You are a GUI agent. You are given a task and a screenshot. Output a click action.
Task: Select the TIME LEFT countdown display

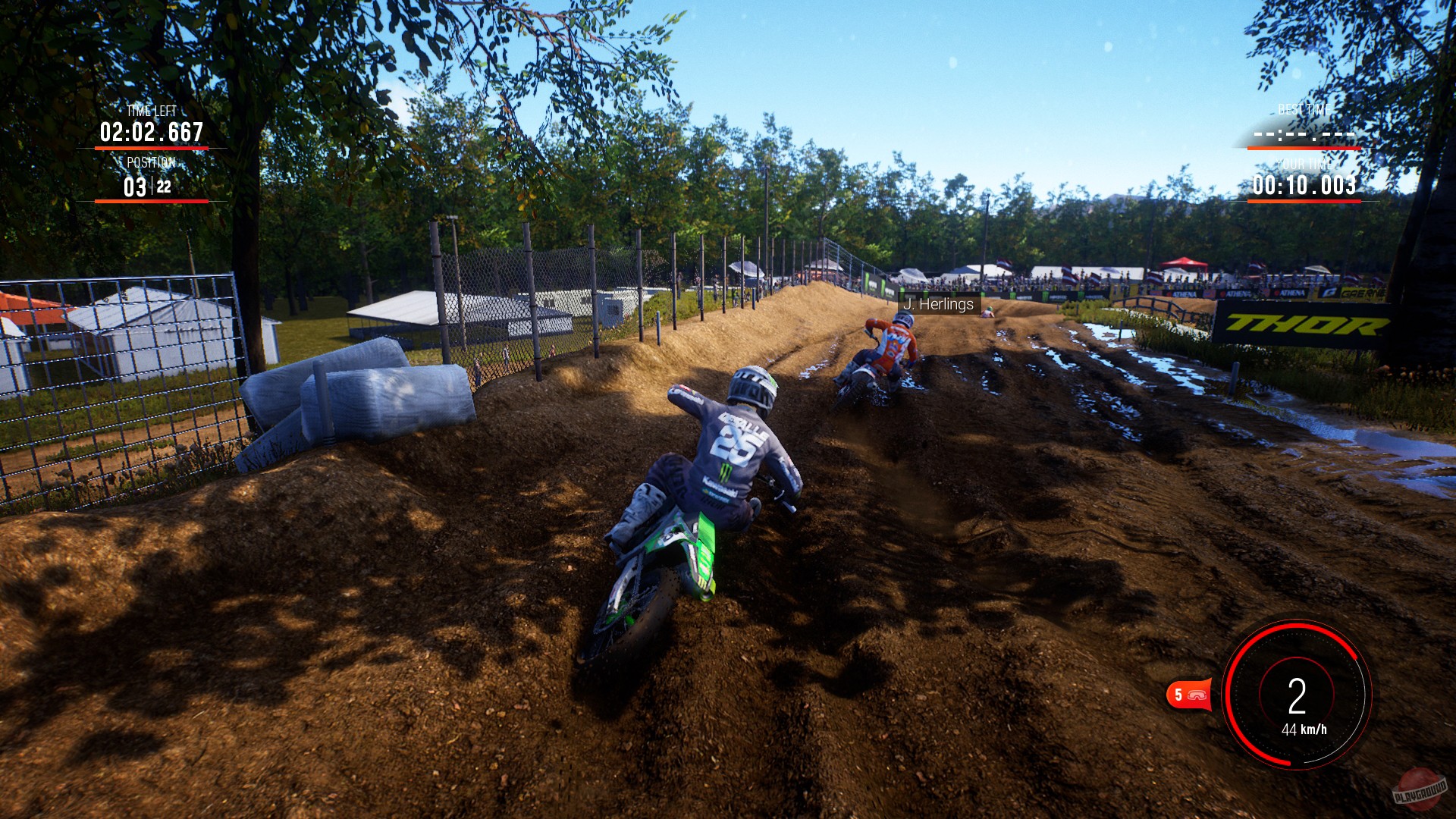[x=150, y=130]
